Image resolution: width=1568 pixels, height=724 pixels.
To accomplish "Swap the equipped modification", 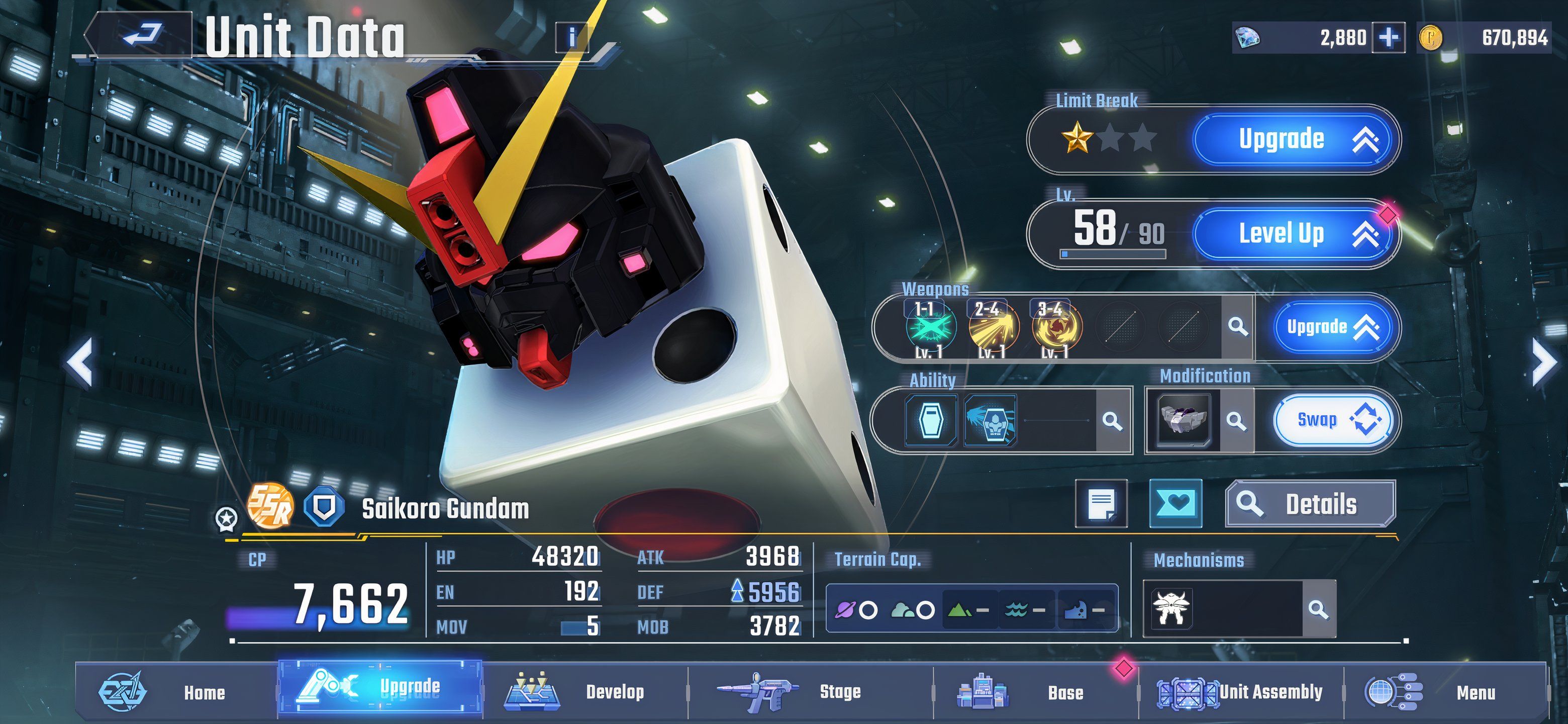I will tap(1332, 421).
